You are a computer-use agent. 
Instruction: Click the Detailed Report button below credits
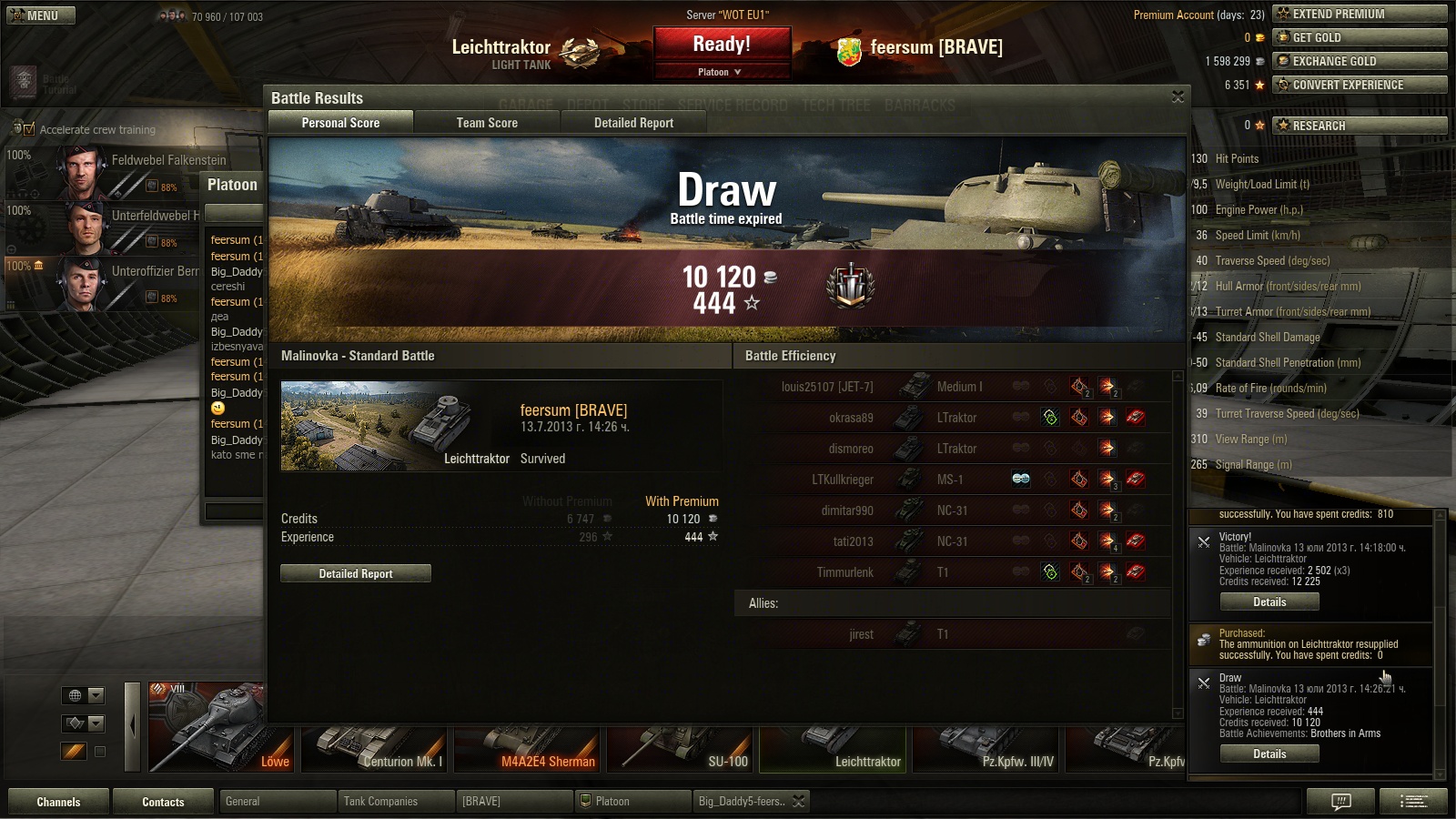pos(356,573)
